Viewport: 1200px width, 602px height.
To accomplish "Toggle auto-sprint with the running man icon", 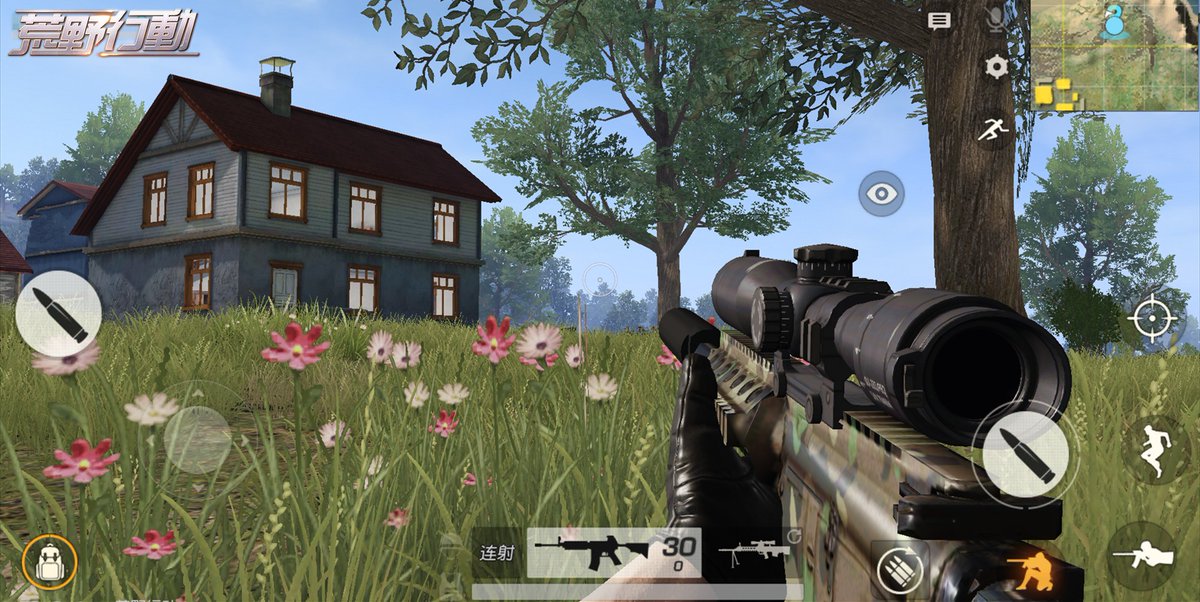I will (992, 129).
